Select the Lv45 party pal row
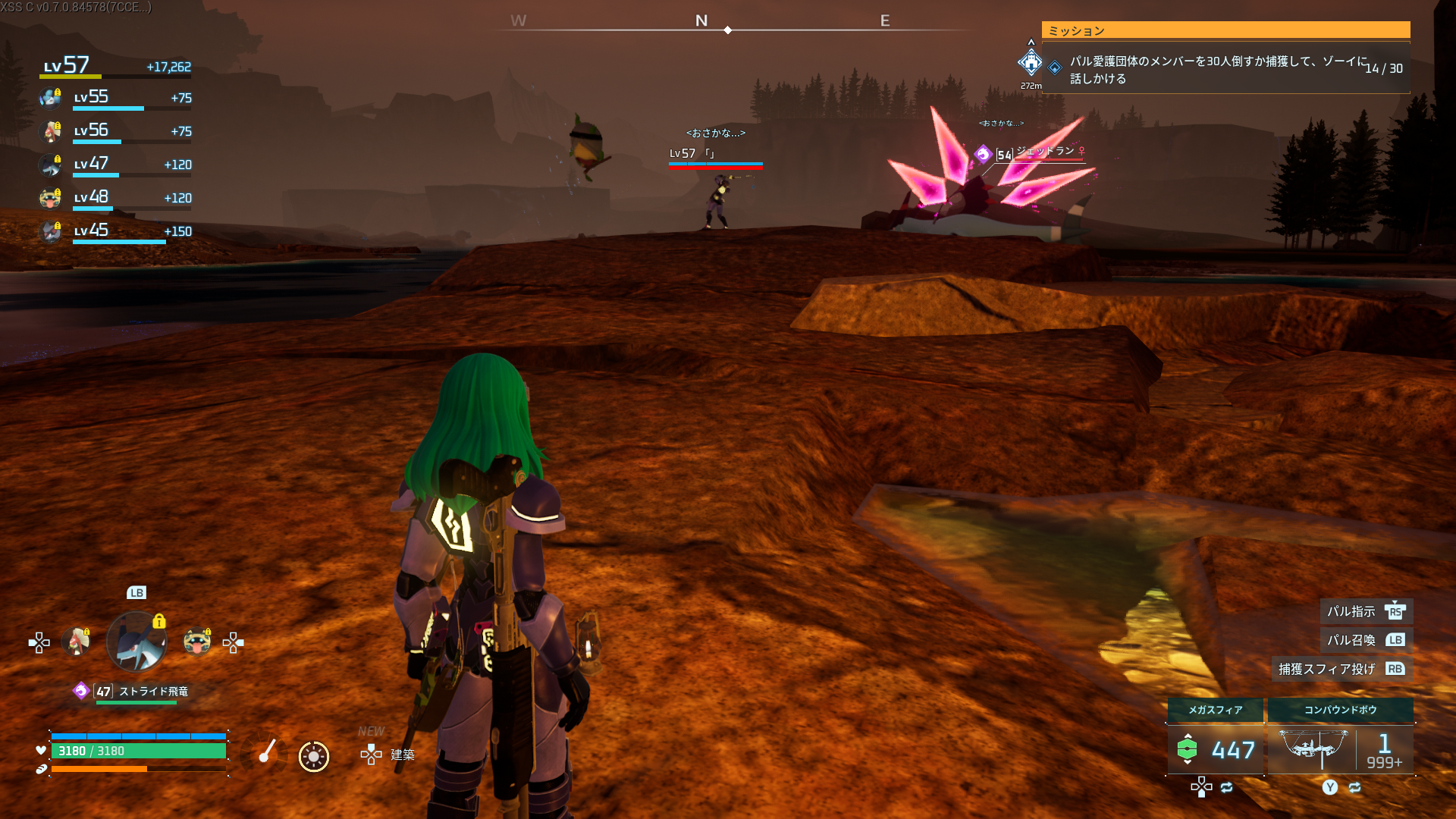This screenshot has height=819, width=1456. pyautogui.click(x=115, y=232)
